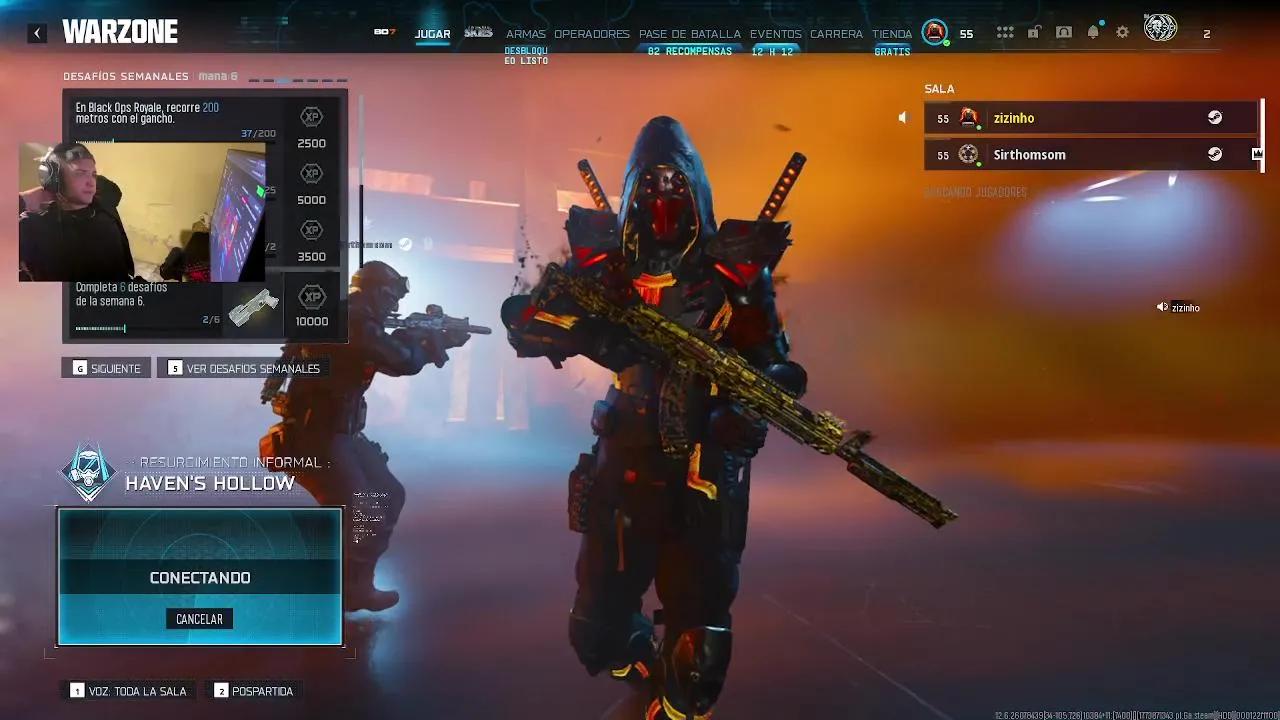Screen dimensions: 1280x720
Task: Click the Steam icon next to zizinho
Action: click(x=1215, y=117)
